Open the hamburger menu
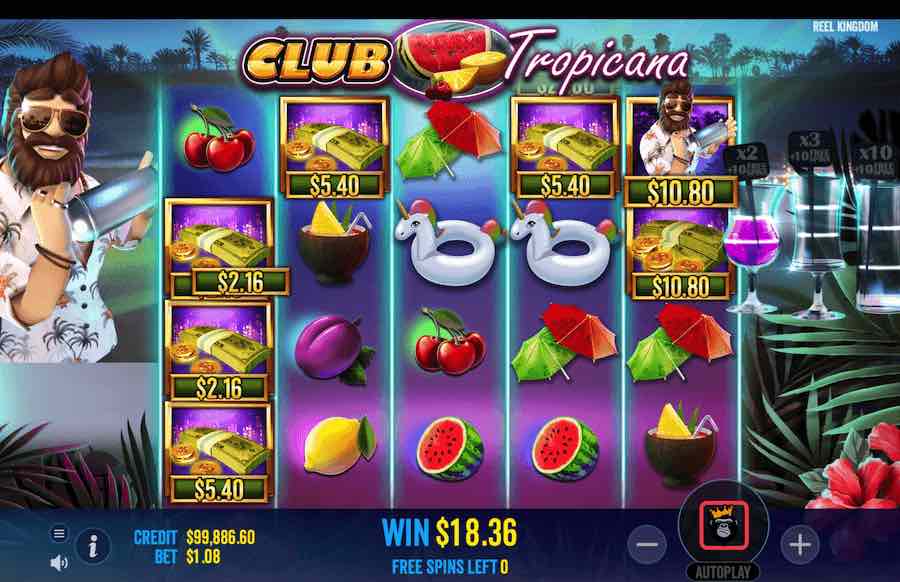This screenshot has height=582, width=900. pos(59,533)
